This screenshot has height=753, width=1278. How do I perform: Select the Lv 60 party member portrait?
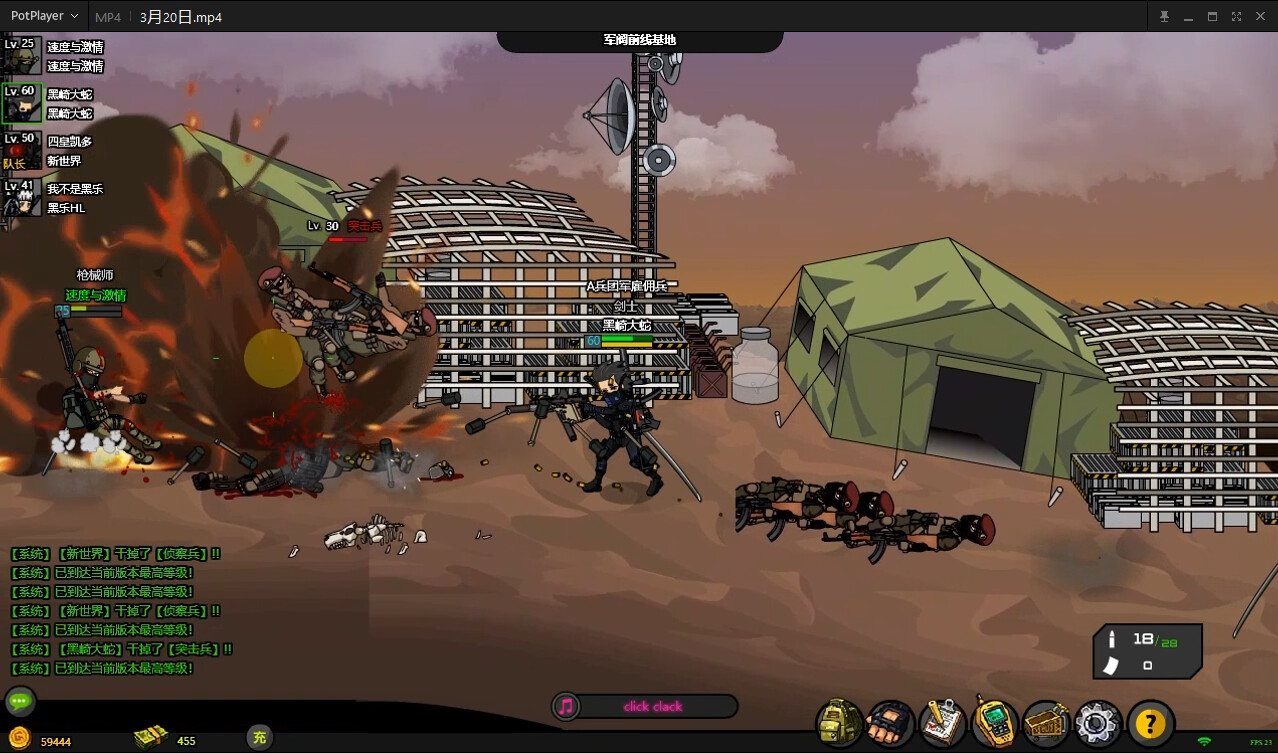(x=21, y=104)
